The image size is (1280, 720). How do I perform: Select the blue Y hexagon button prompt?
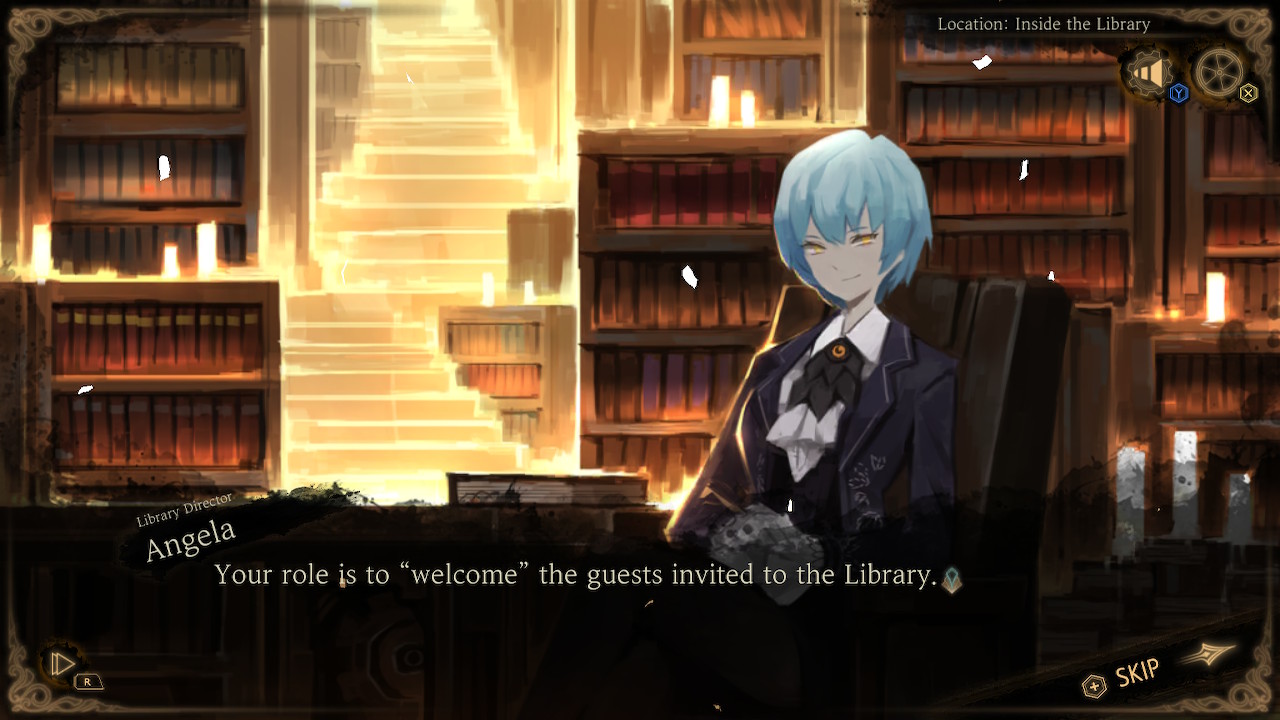(x=1178, y=92)
